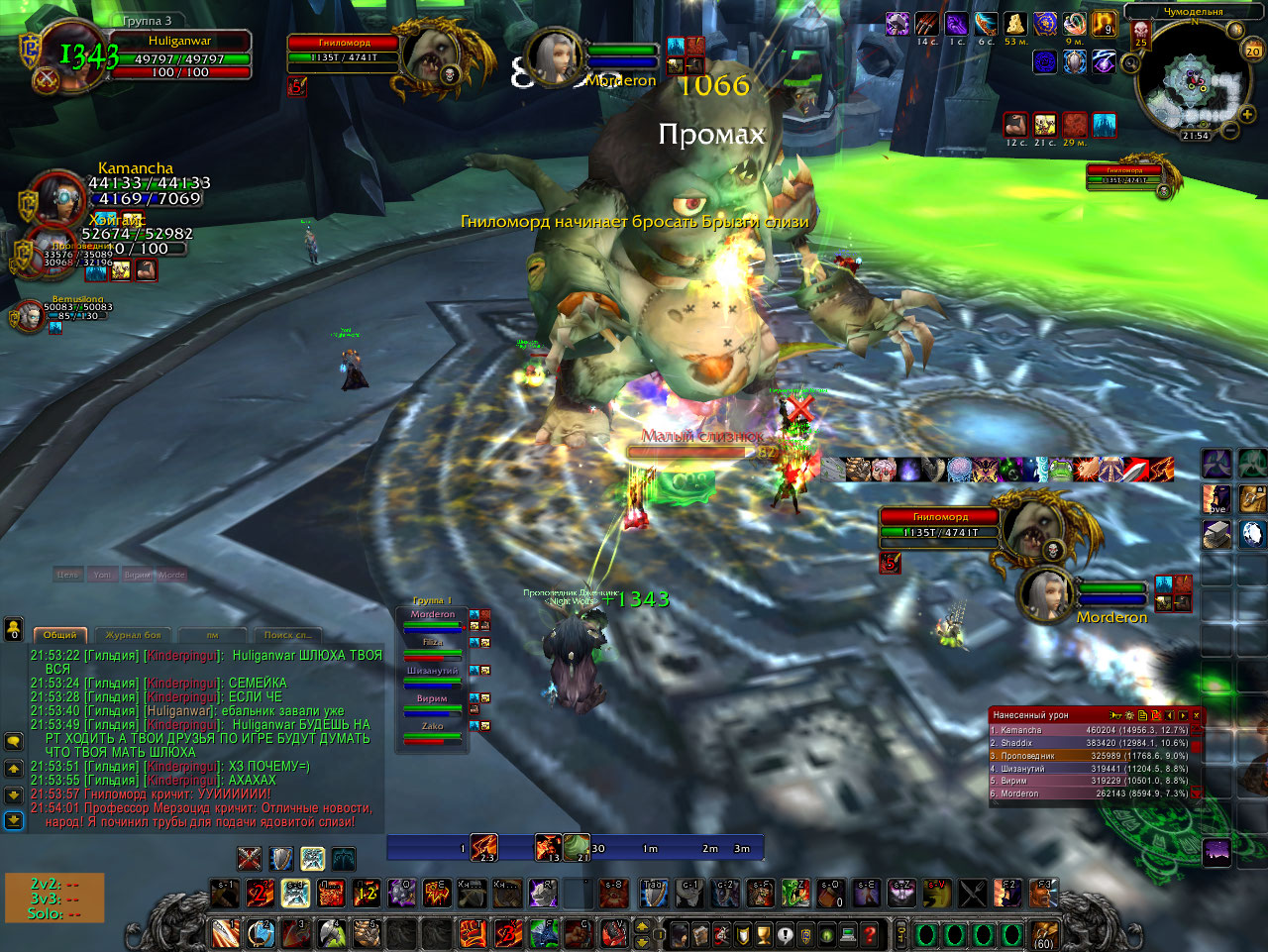Open the calendar button showing 20

[x=1253, y=51]
